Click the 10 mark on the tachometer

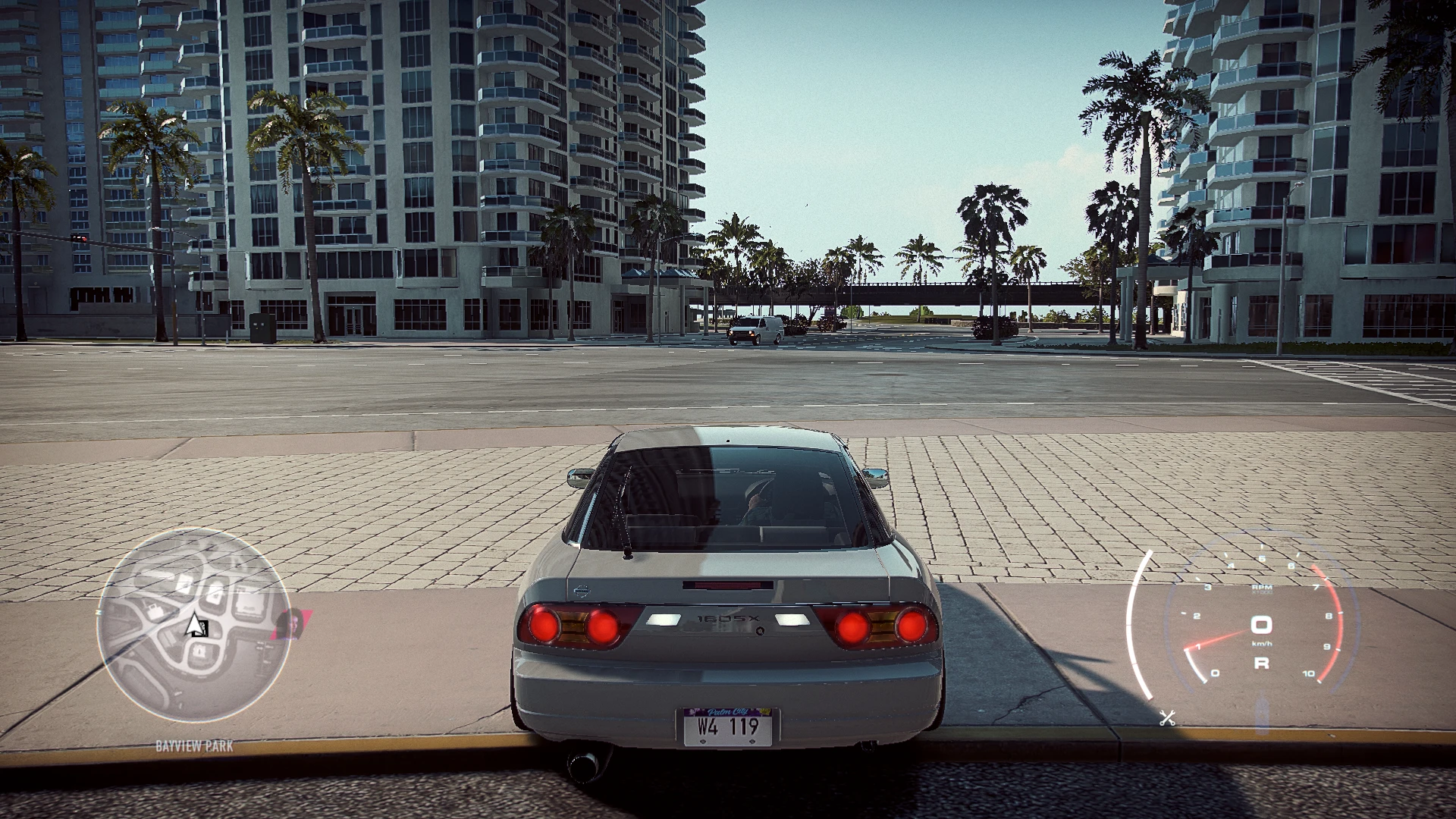1309,673
